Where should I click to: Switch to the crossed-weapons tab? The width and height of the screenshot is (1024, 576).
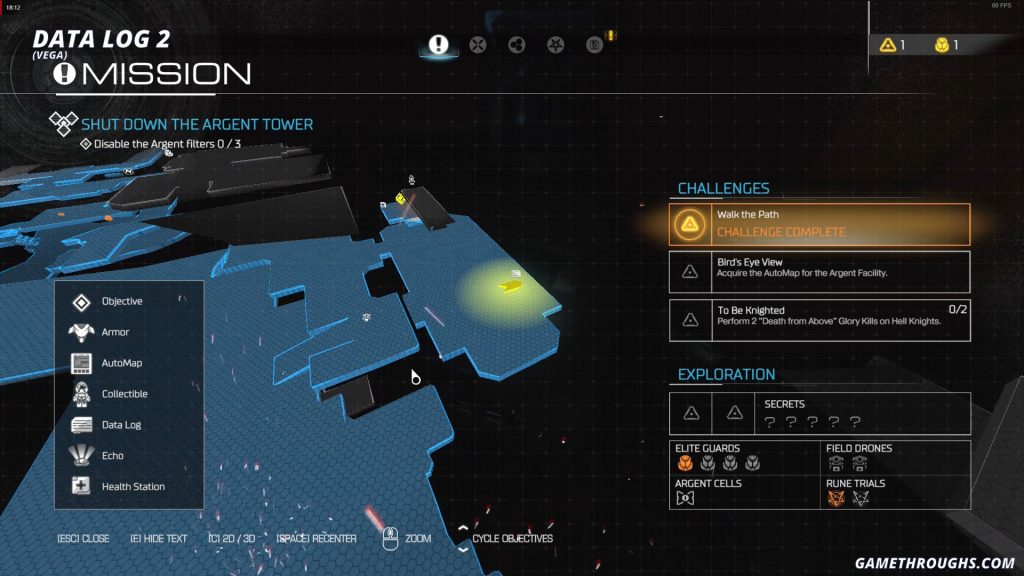[478, 44]
